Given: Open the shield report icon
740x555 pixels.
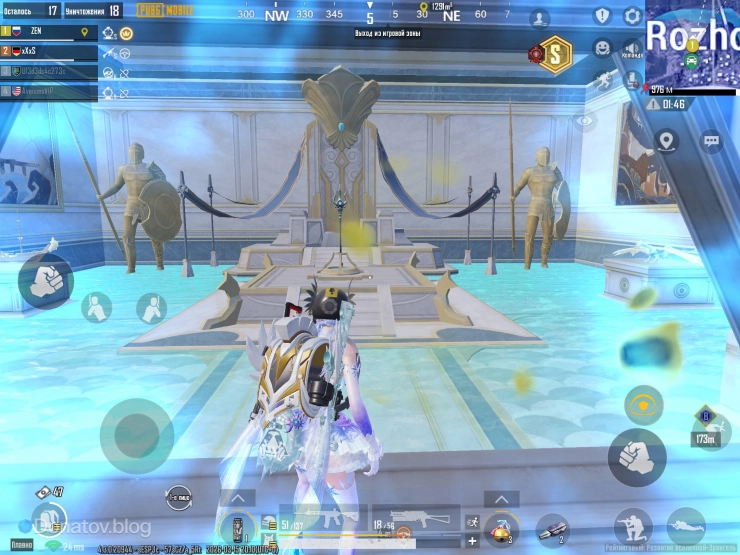Looking at the screenshot, I should [602, 16].
